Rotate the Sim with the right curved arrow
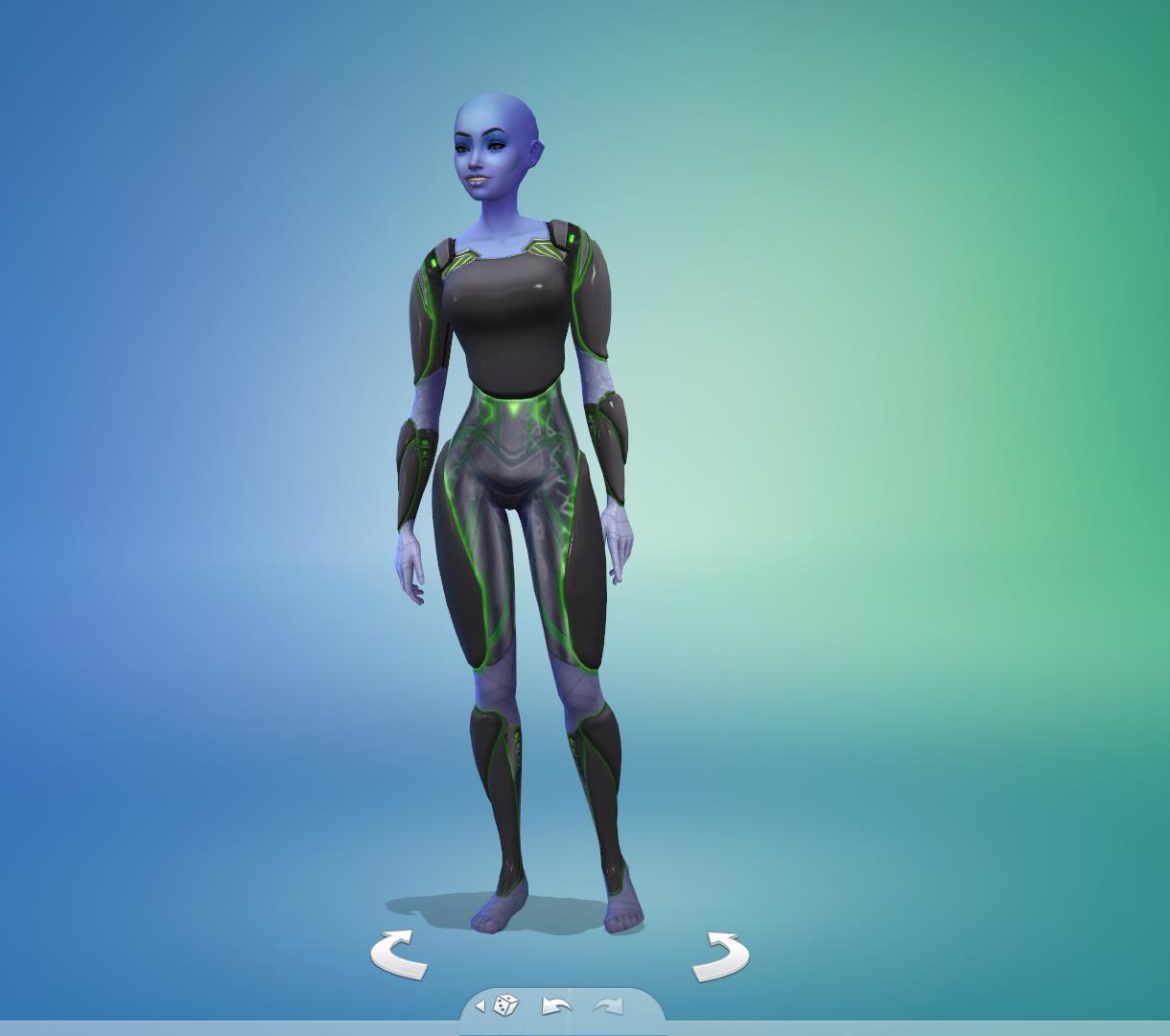 click(720, 956)
